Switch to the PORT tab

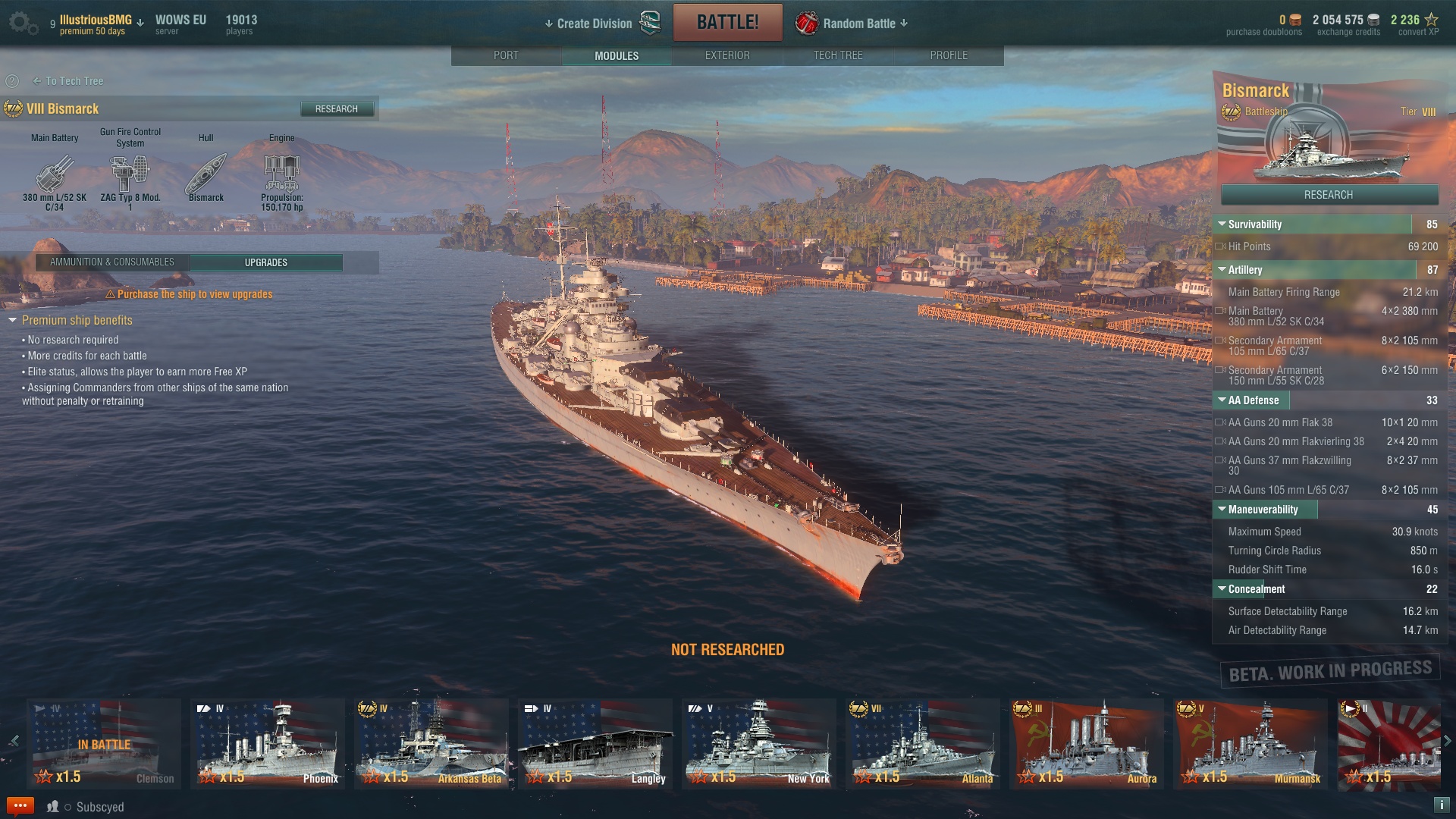pos(506,55)
